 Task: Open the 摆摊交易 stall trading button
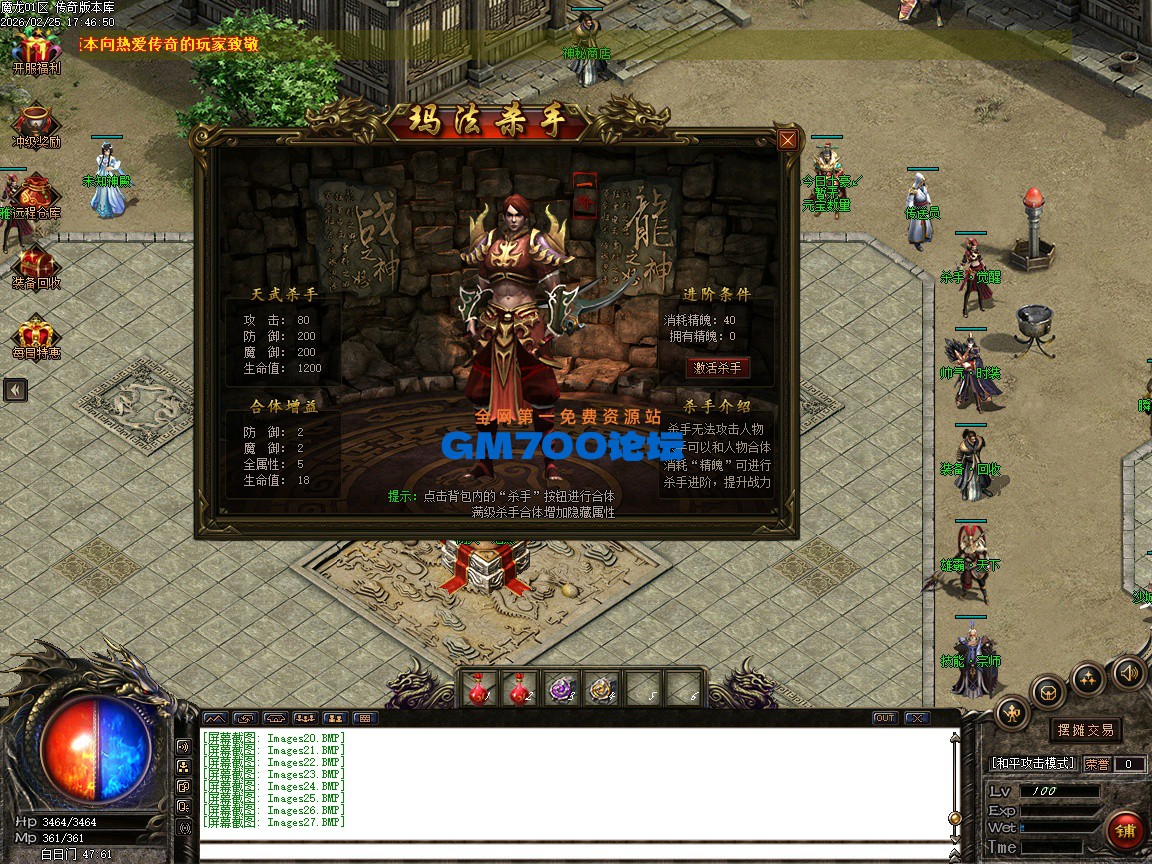coord(1086,730)
